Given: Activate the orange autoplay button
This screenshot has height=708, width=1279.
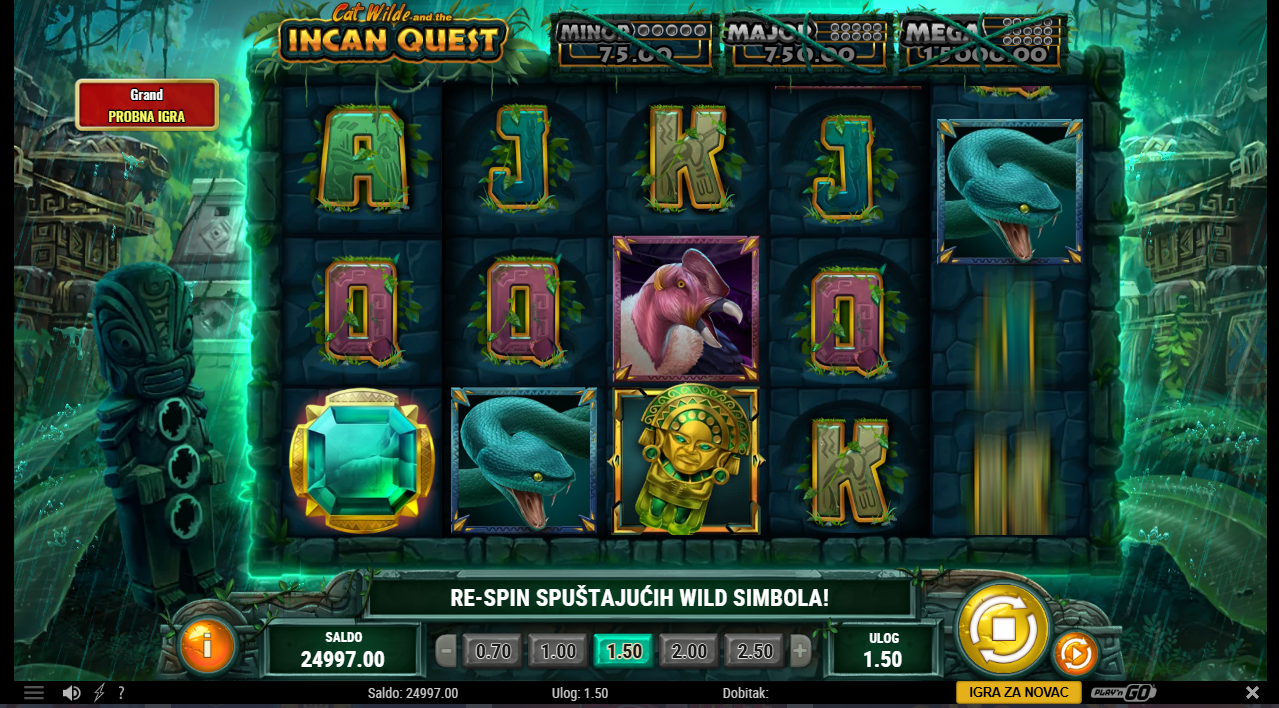Looking at the screenshot, I should pyautogui.click(x=1076, y=654).
